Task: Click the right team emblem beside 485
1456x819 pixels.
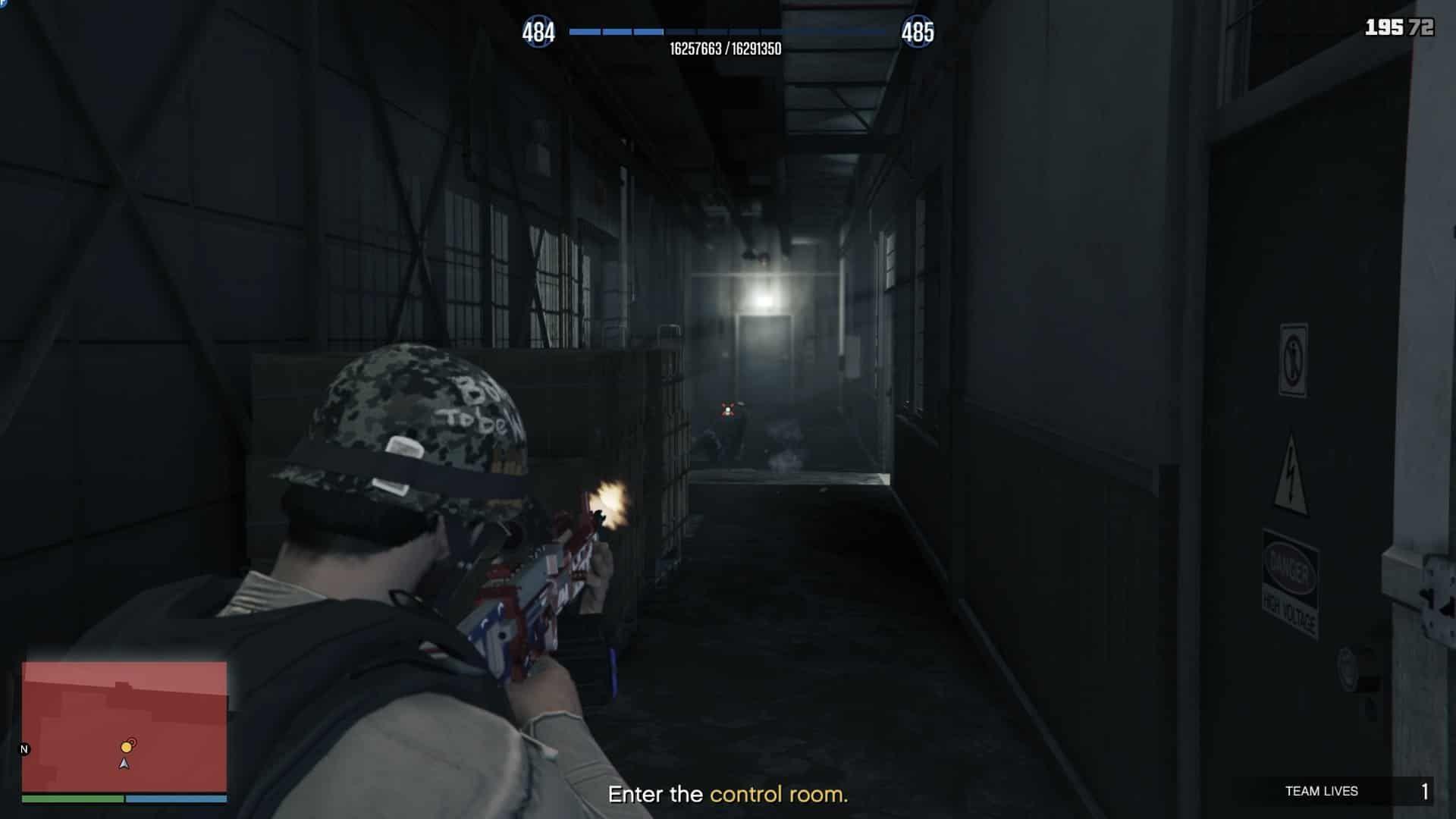Action: 918,31
